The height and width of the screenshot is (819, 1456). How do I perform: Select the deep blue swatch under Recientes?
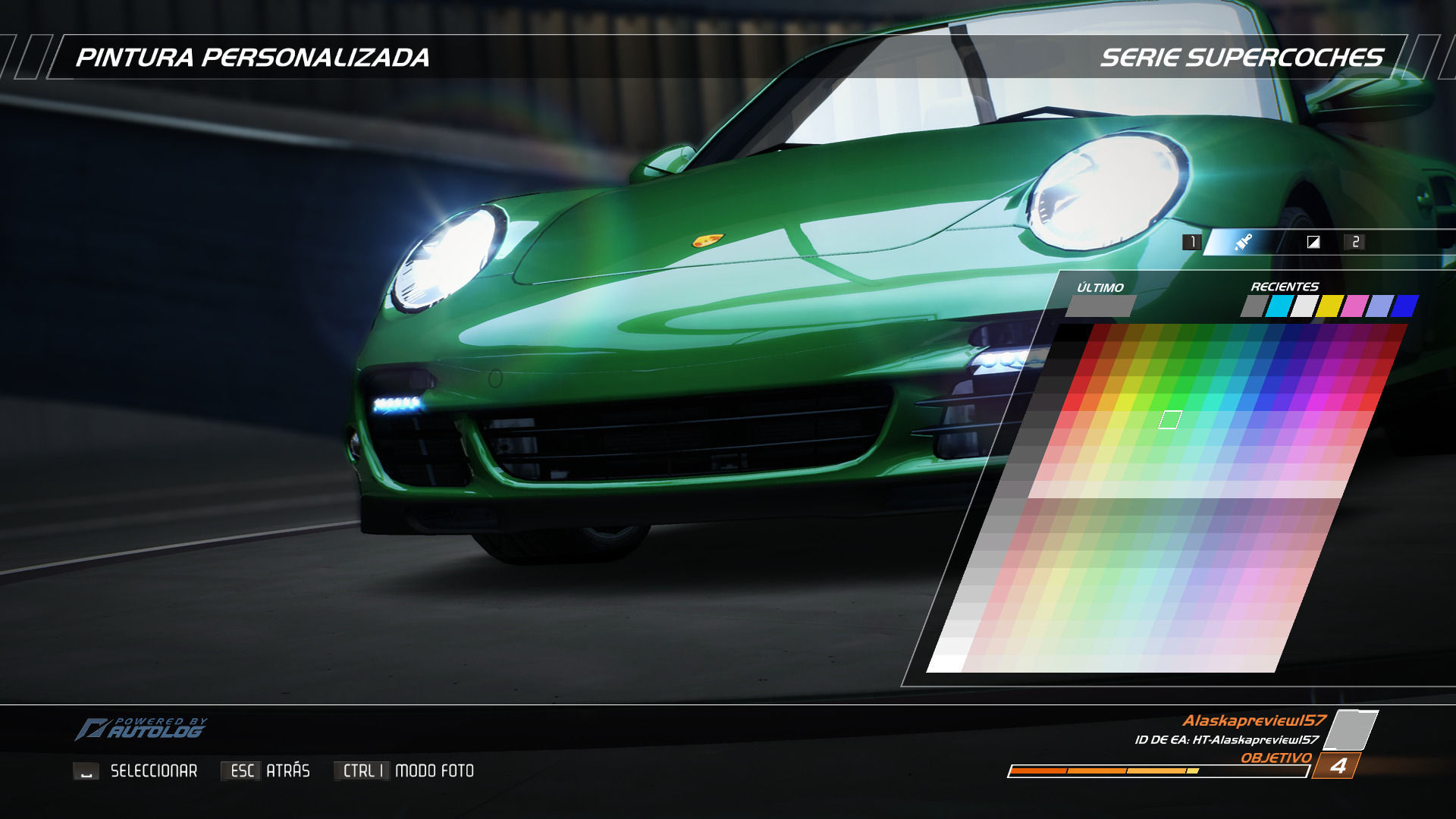(x=1404, y=306)
